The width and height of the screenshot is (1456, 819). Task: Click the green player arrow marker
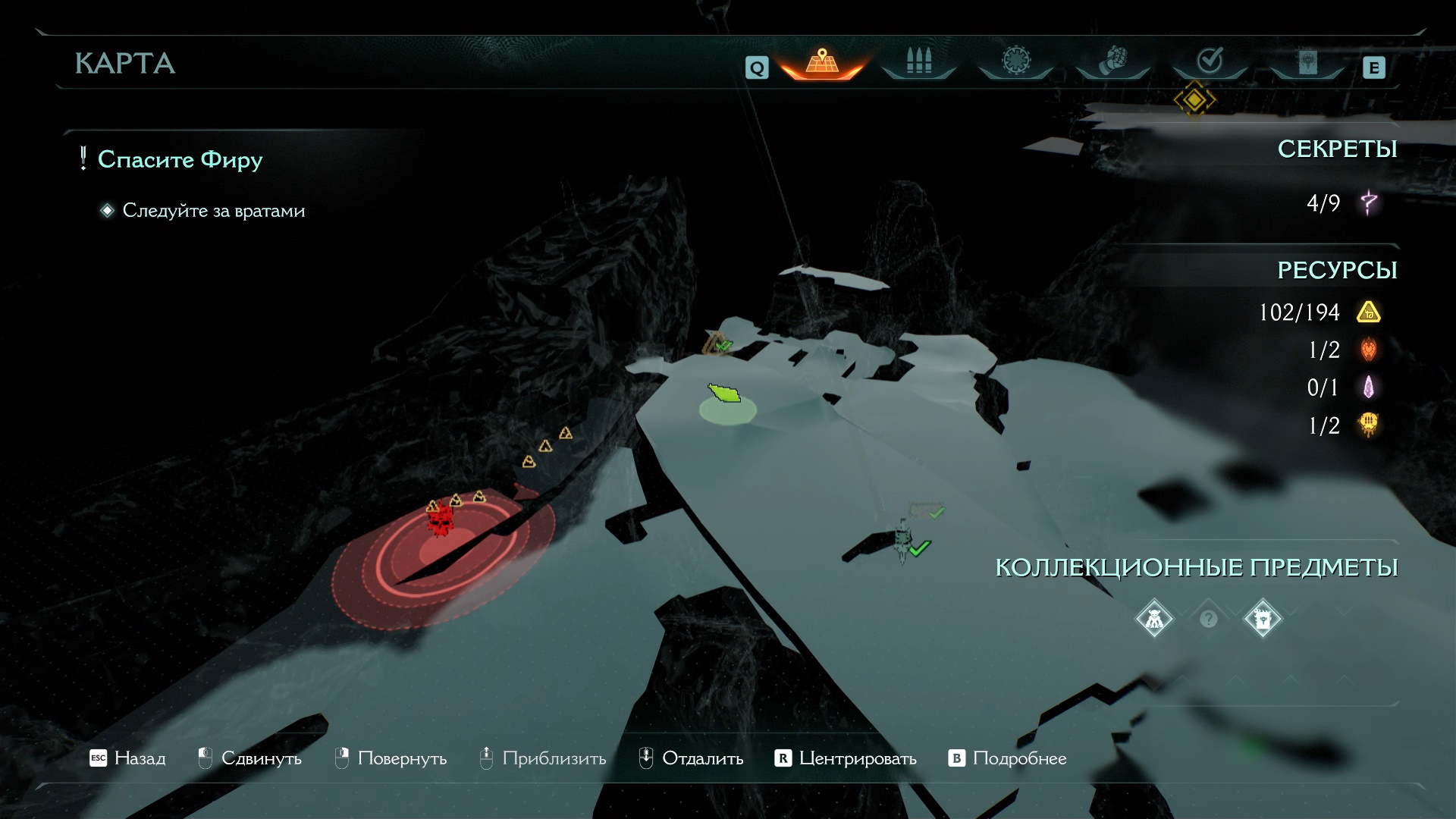[724, 394]
